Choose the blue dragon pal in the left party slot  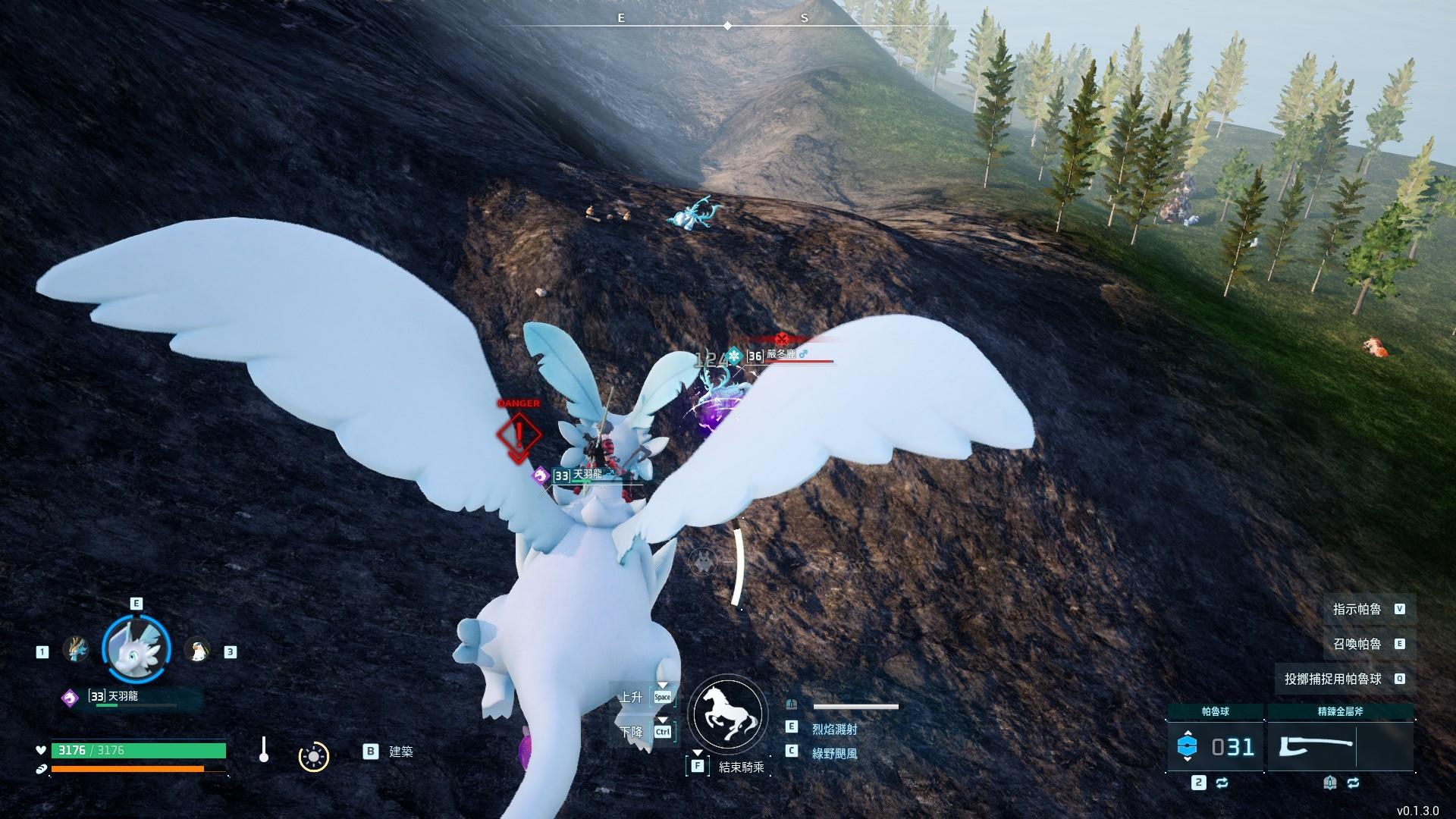point(76,650)
